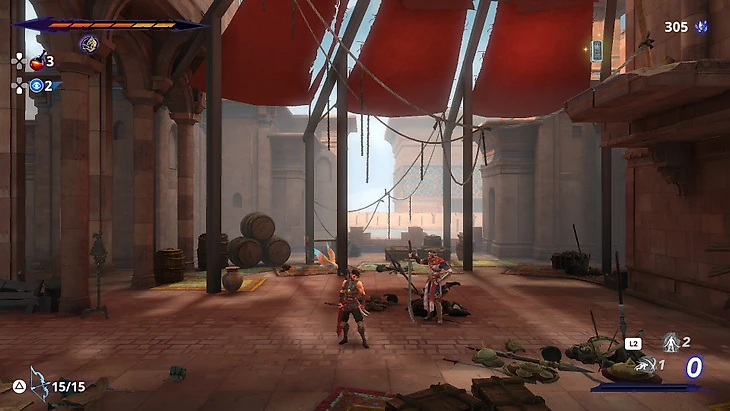Use the red healing potion icon
Viewport: 730px width, 411px height.
(x=37, y=62)
